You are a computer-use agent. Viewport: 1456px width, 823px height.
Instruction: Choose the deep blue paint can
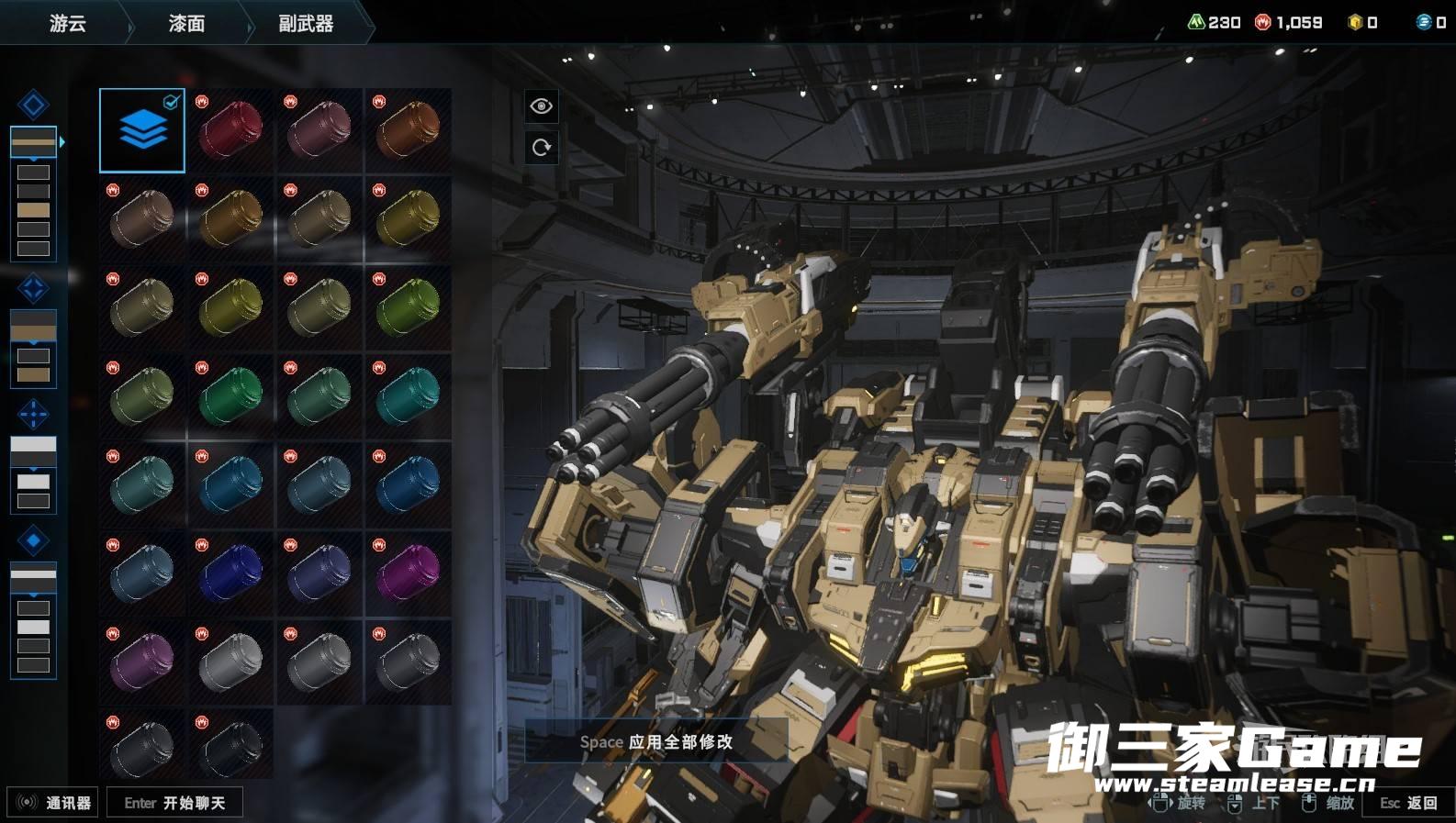tap(230, 574)
